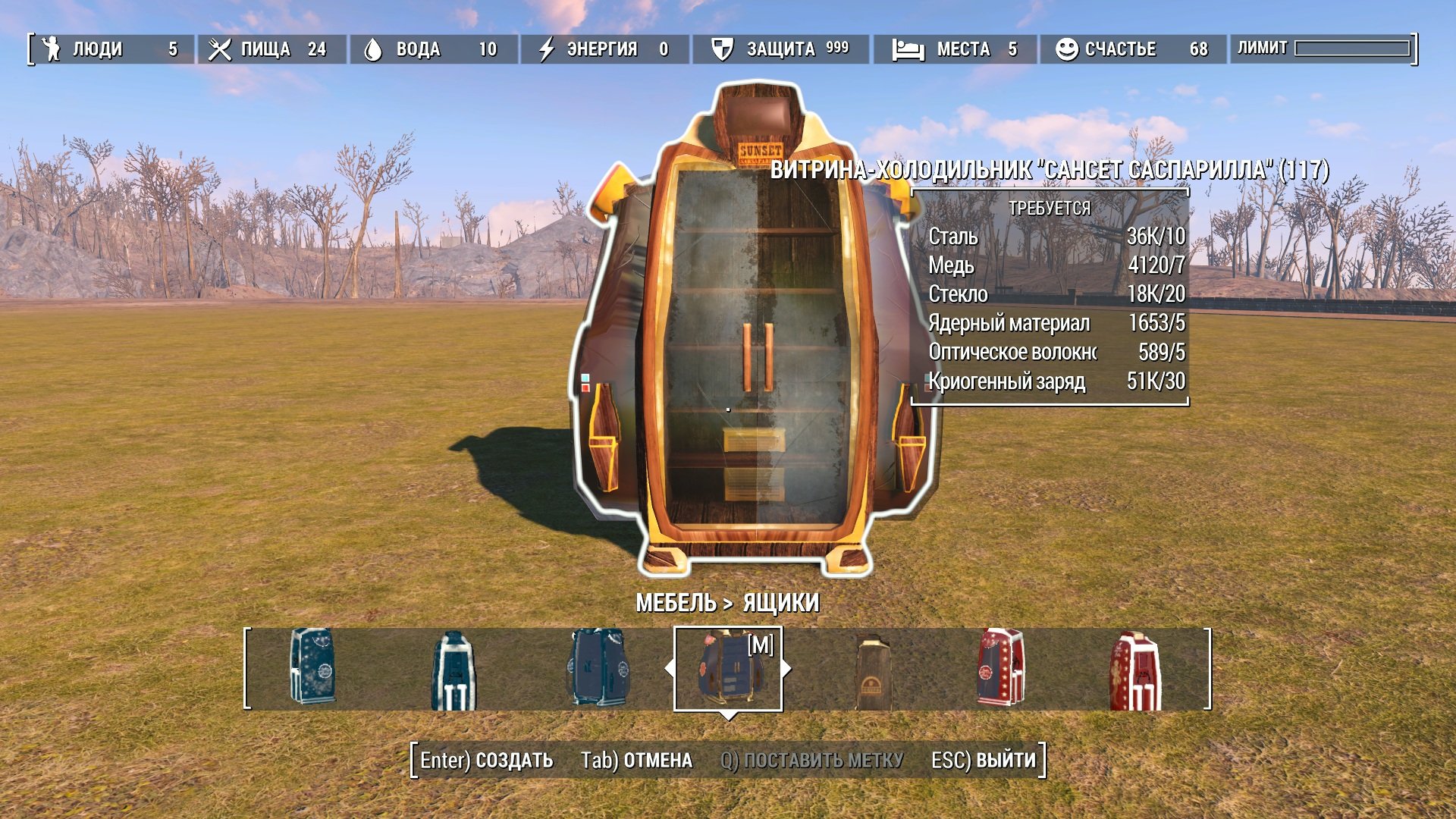Click the left arrow beside the selected item

pyautogui.click(x=669, y=669)
